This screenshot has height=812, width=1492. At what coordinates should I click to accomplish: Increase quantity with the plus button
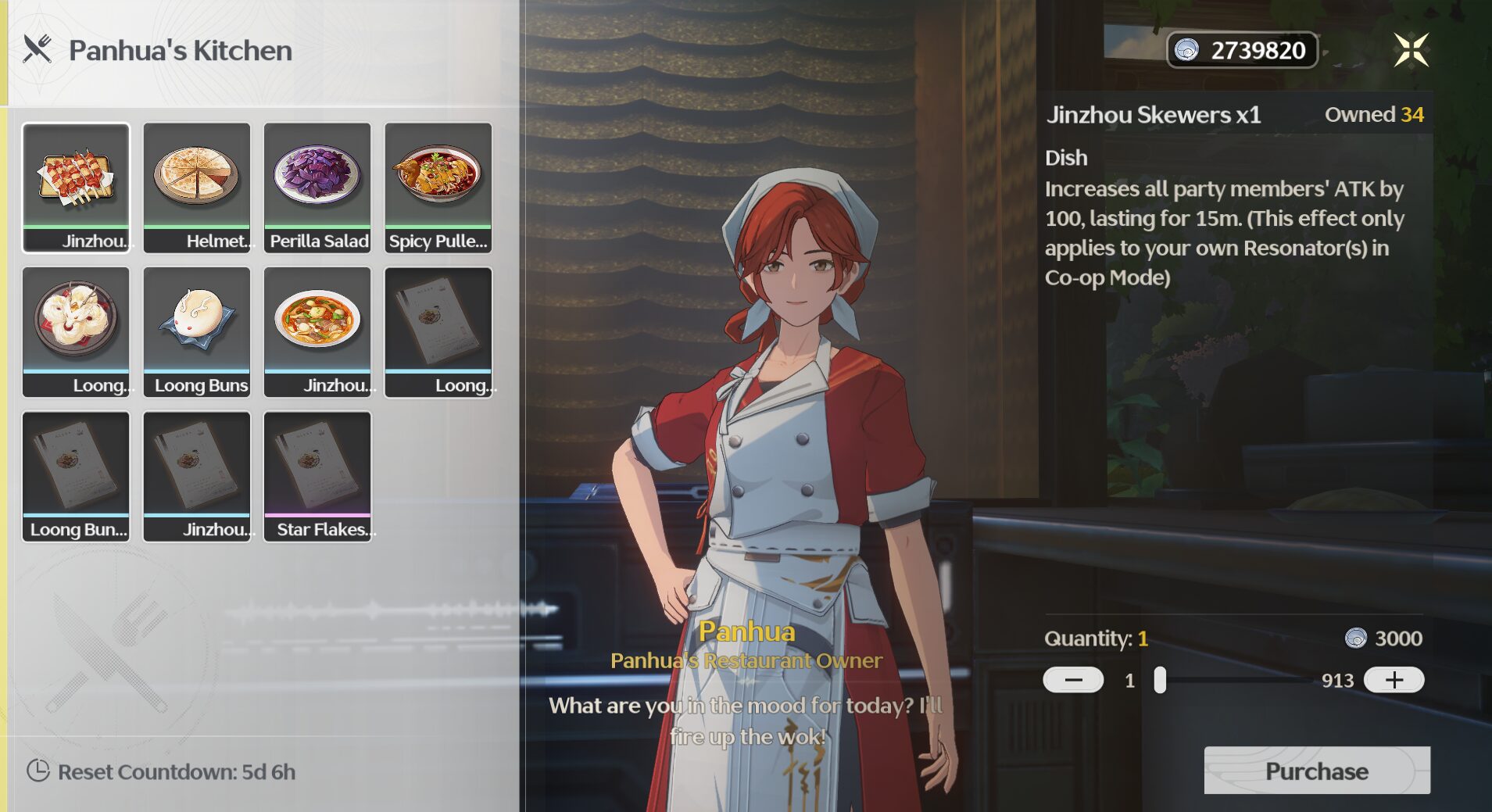1395,679
